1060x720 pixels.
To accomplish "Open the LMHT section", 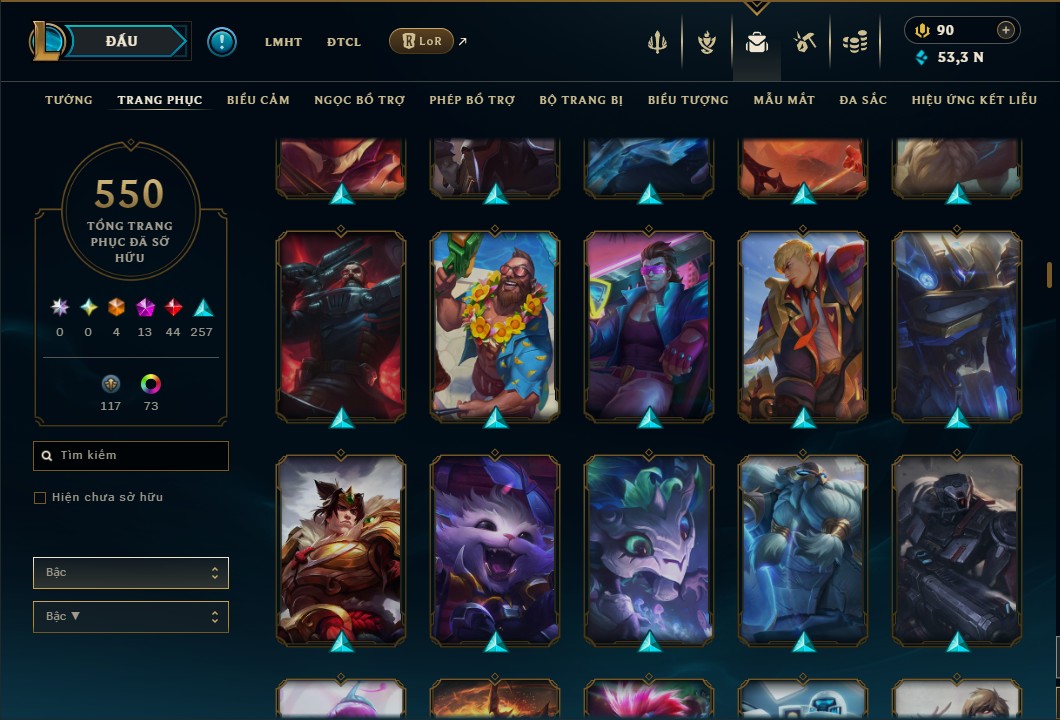I will pos(283,42).
